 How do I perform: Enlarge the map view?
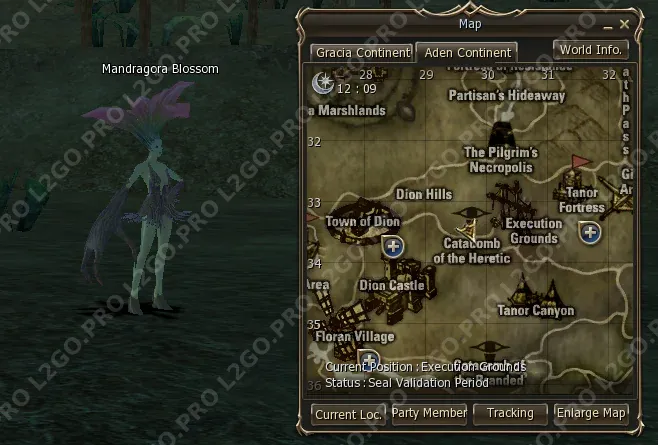click(x=591, y=413)
